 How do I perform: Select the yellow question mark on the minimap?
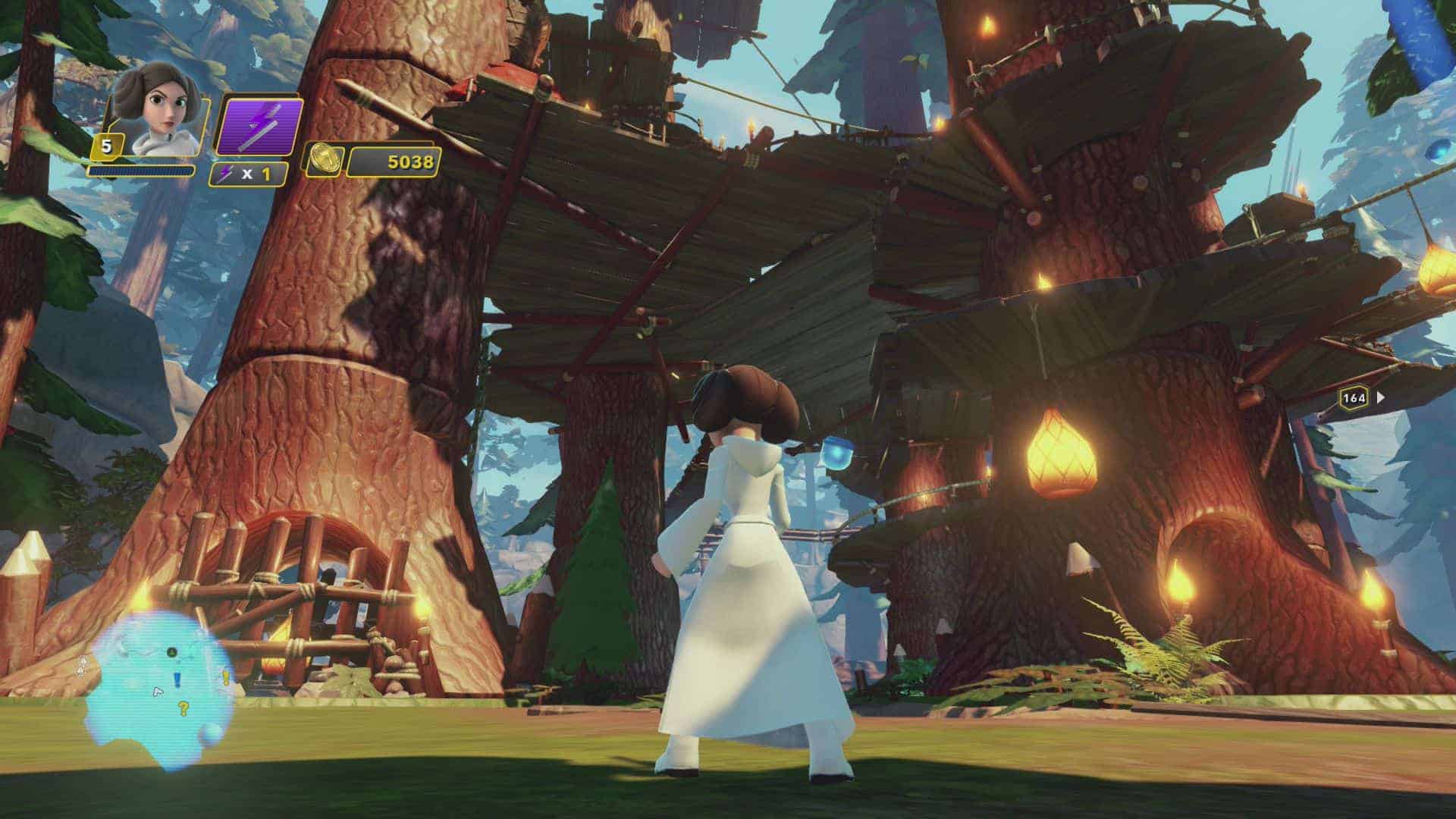click(183, 710)
